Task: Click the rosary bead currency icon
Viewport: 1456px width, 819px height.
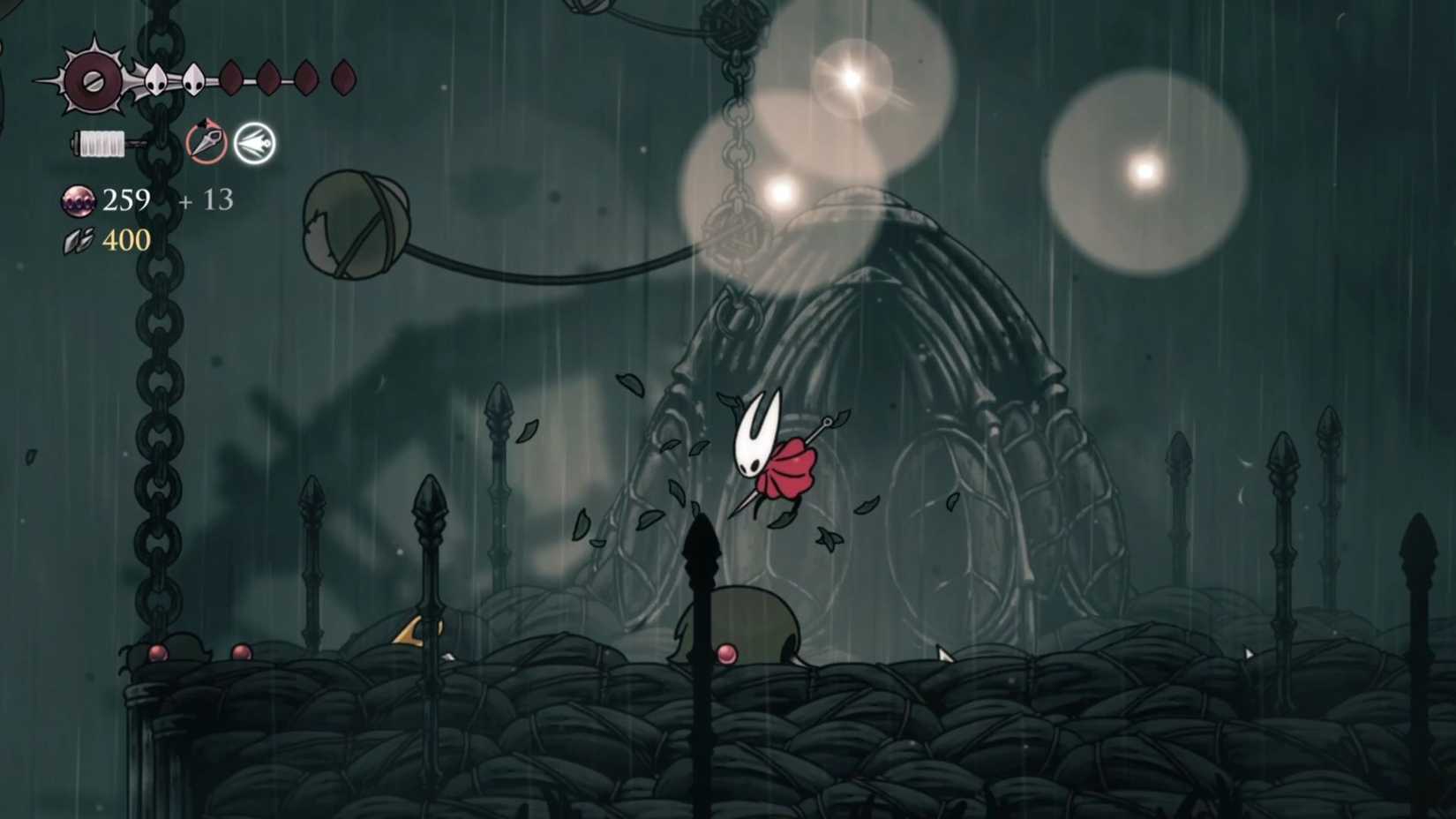Action: click(78, 201)
